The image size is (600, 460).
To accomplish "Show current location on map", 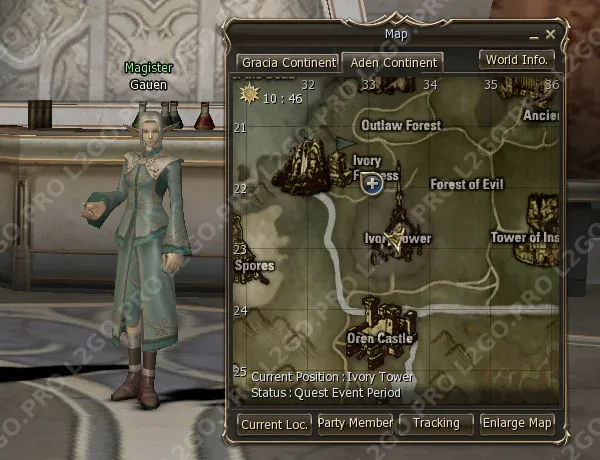I will pos(275,424).
